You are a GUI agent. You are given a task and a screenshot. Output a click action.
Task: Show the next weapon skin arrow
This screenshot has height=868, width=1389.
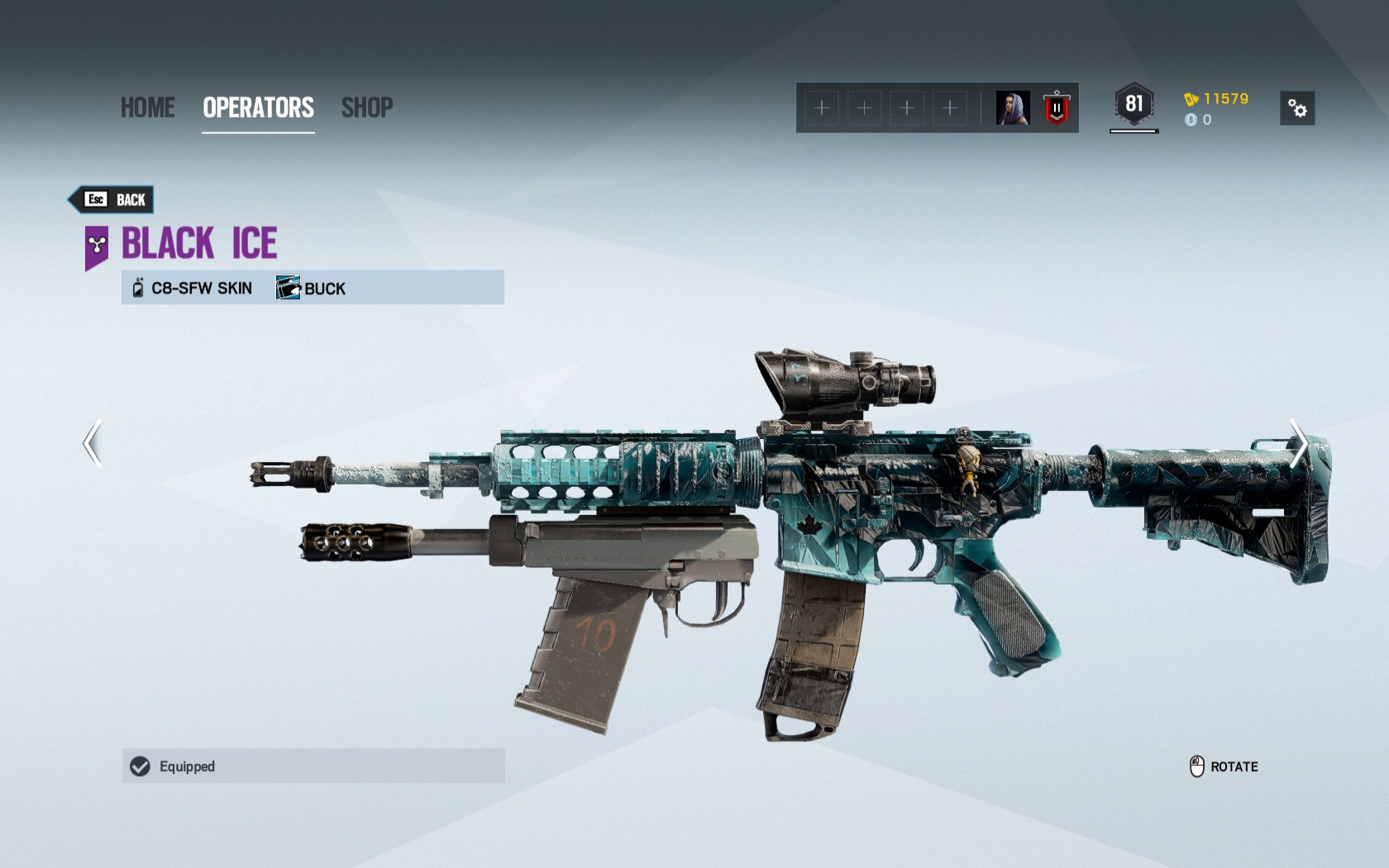point(1298,443)
